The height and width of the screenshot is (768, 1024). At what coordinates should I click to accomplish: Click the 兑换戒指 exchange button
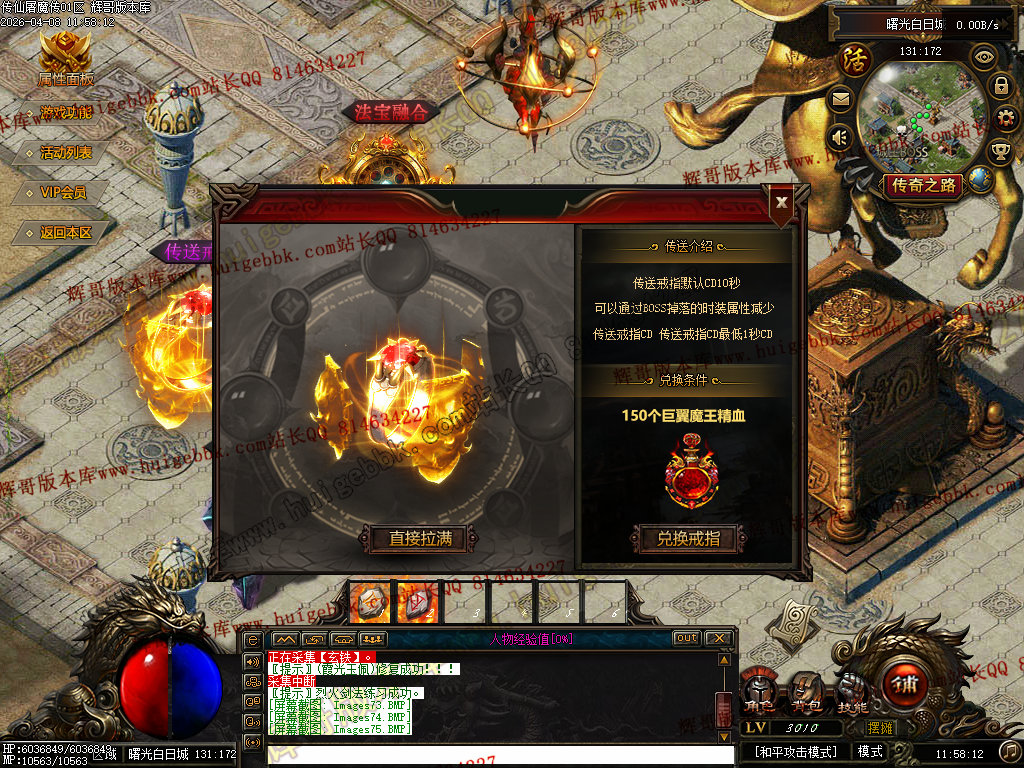click(688, 538)
